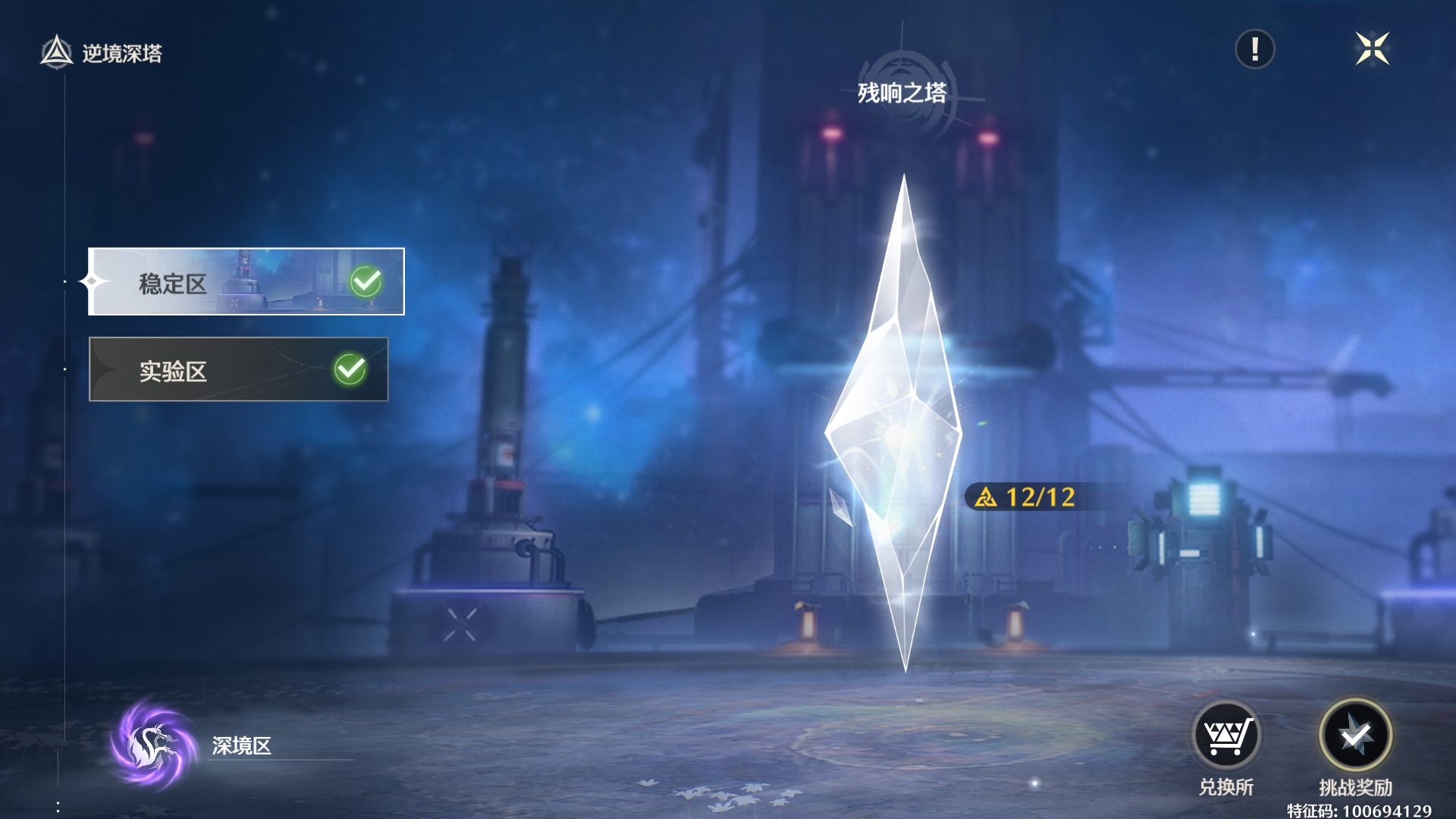Select the 稳定区 zone tab
The width and height of the screenshot is (1456, 819).
click(246, 281)
